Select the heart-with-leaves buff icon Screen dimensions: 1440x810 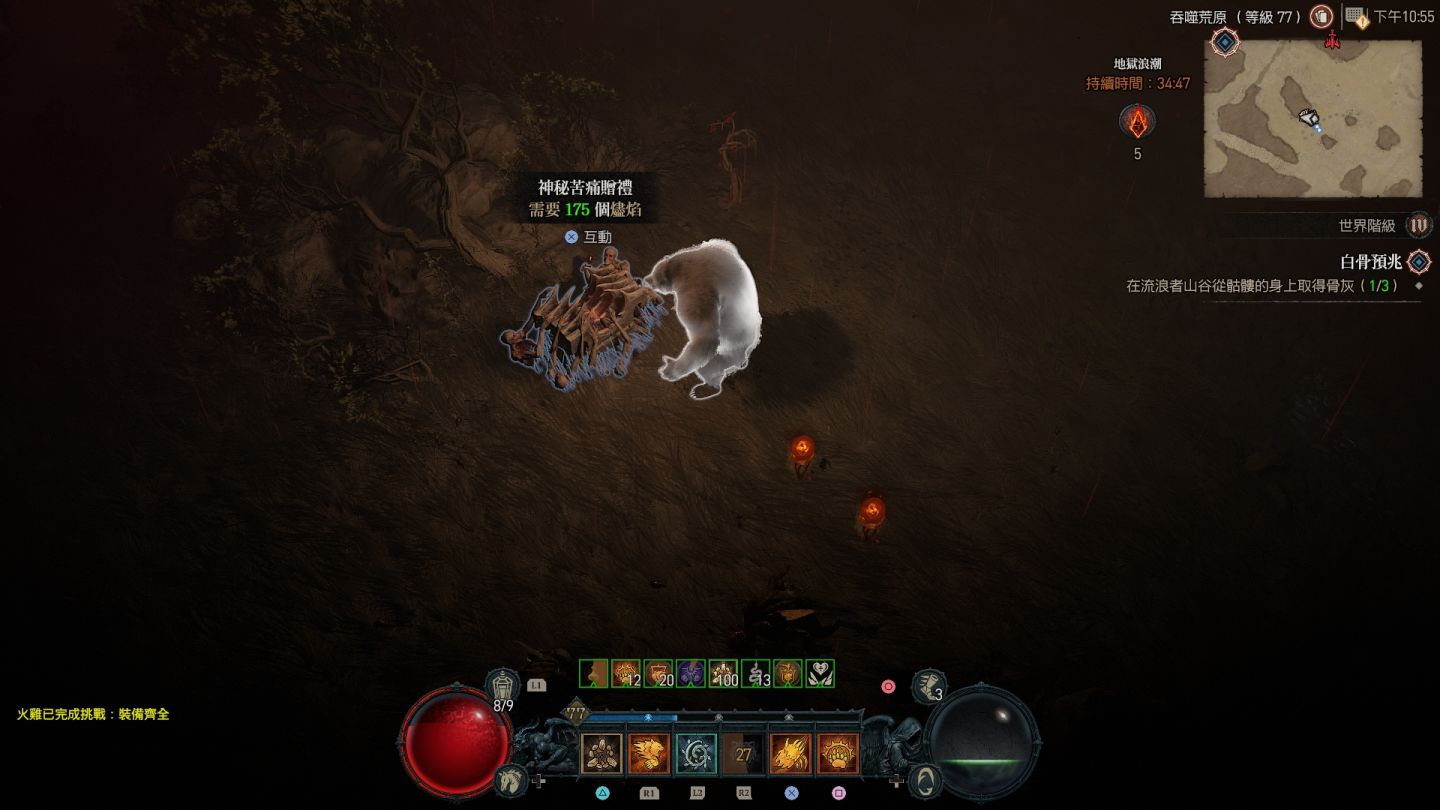pos(820,674)
